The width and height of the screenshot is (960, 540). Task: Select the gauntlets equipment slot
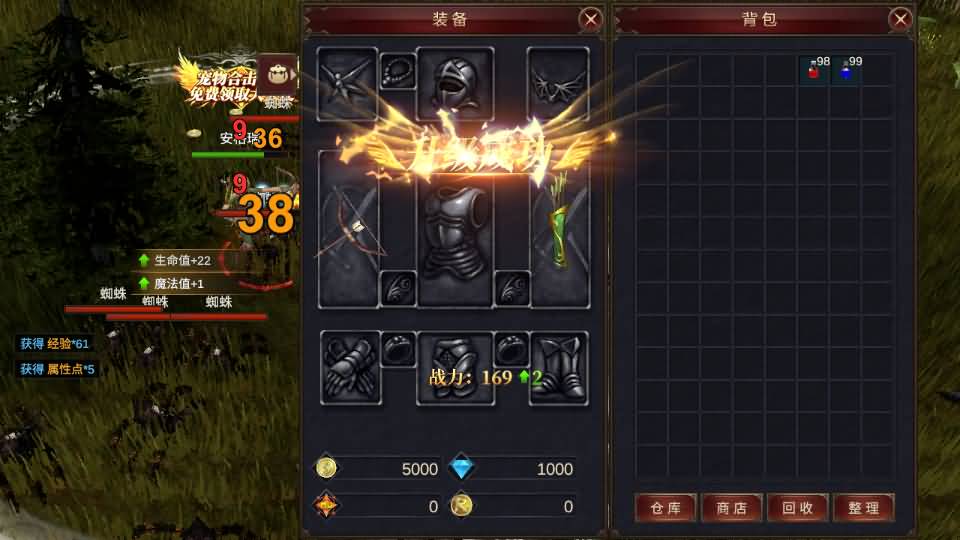[x=350, y=368]
